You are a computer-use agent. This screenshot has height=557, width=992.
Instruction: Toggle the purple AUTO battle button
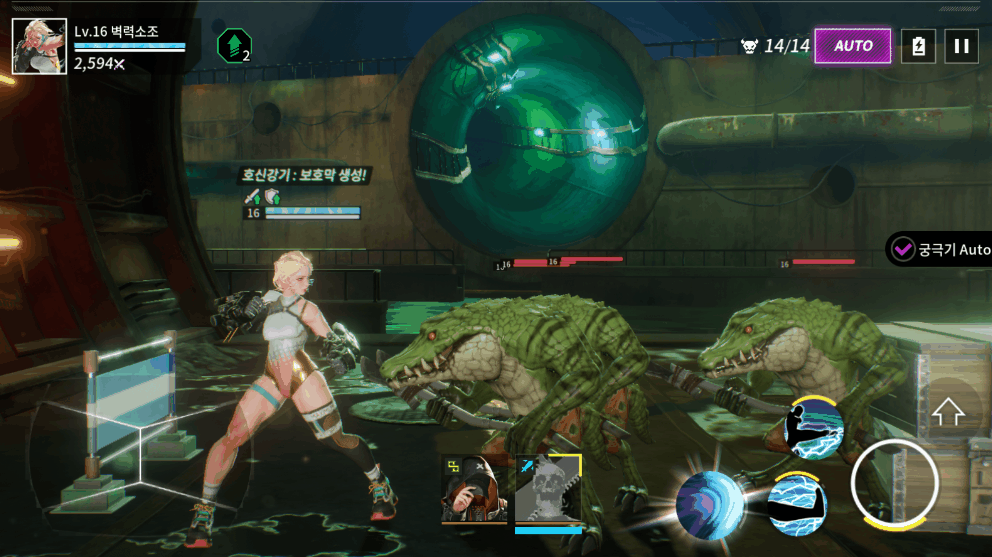pyautogui.click(x=853, y=46)
